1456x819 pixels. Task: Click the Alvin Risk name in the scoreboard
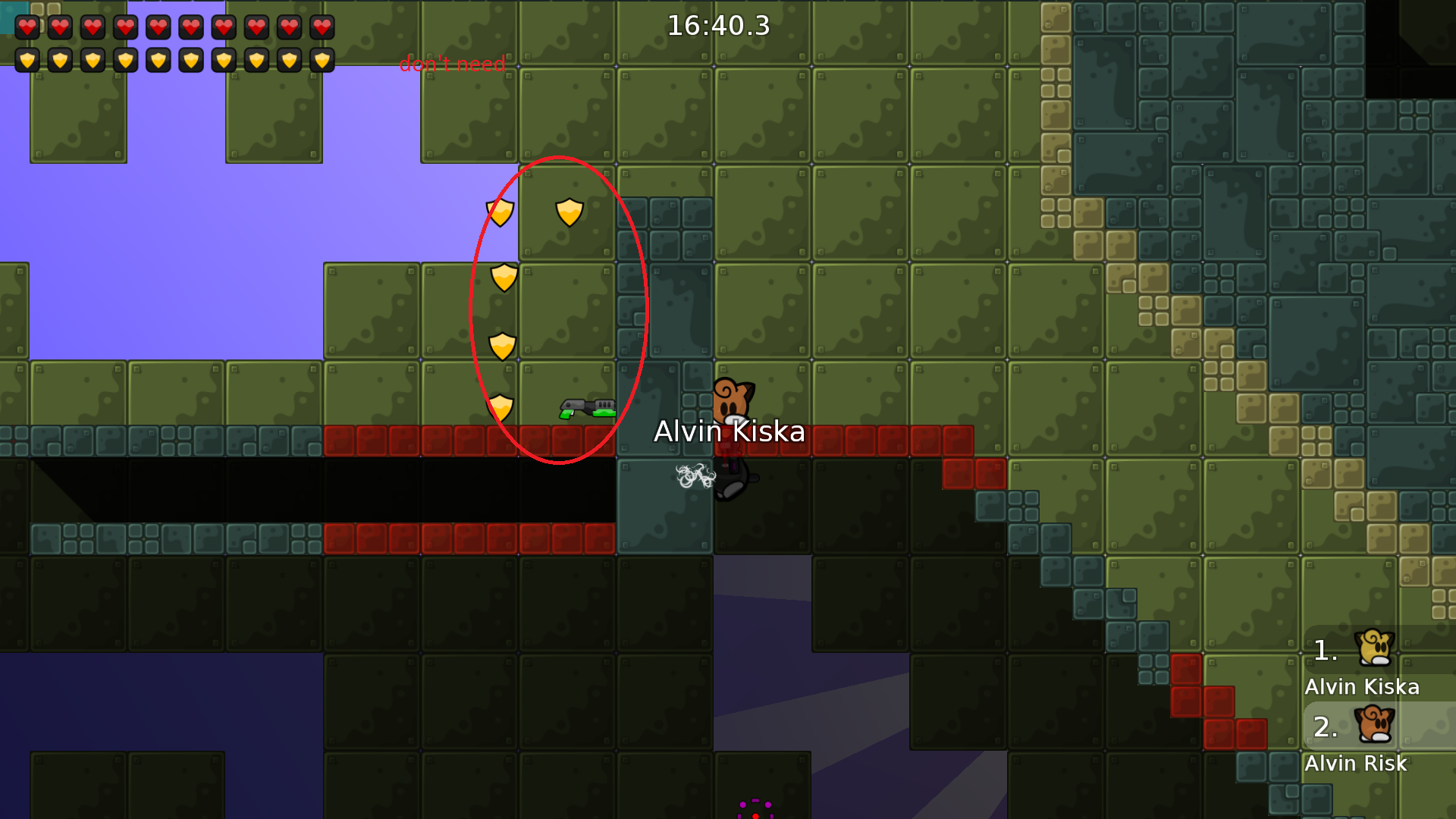(x=1357, y=764)
